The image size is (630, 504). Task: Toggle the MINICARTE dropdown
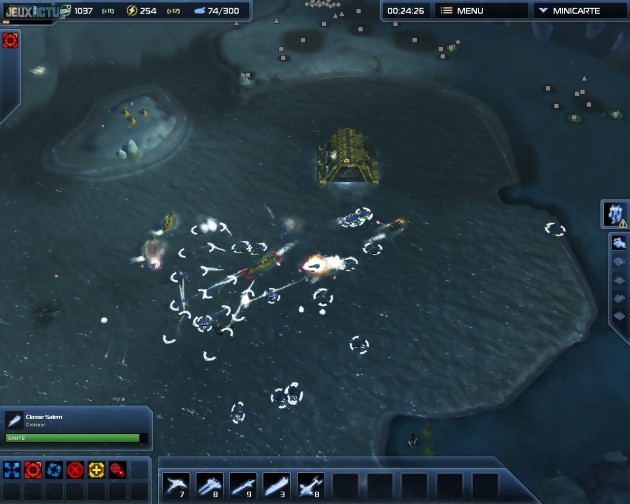tap(580, 11)
